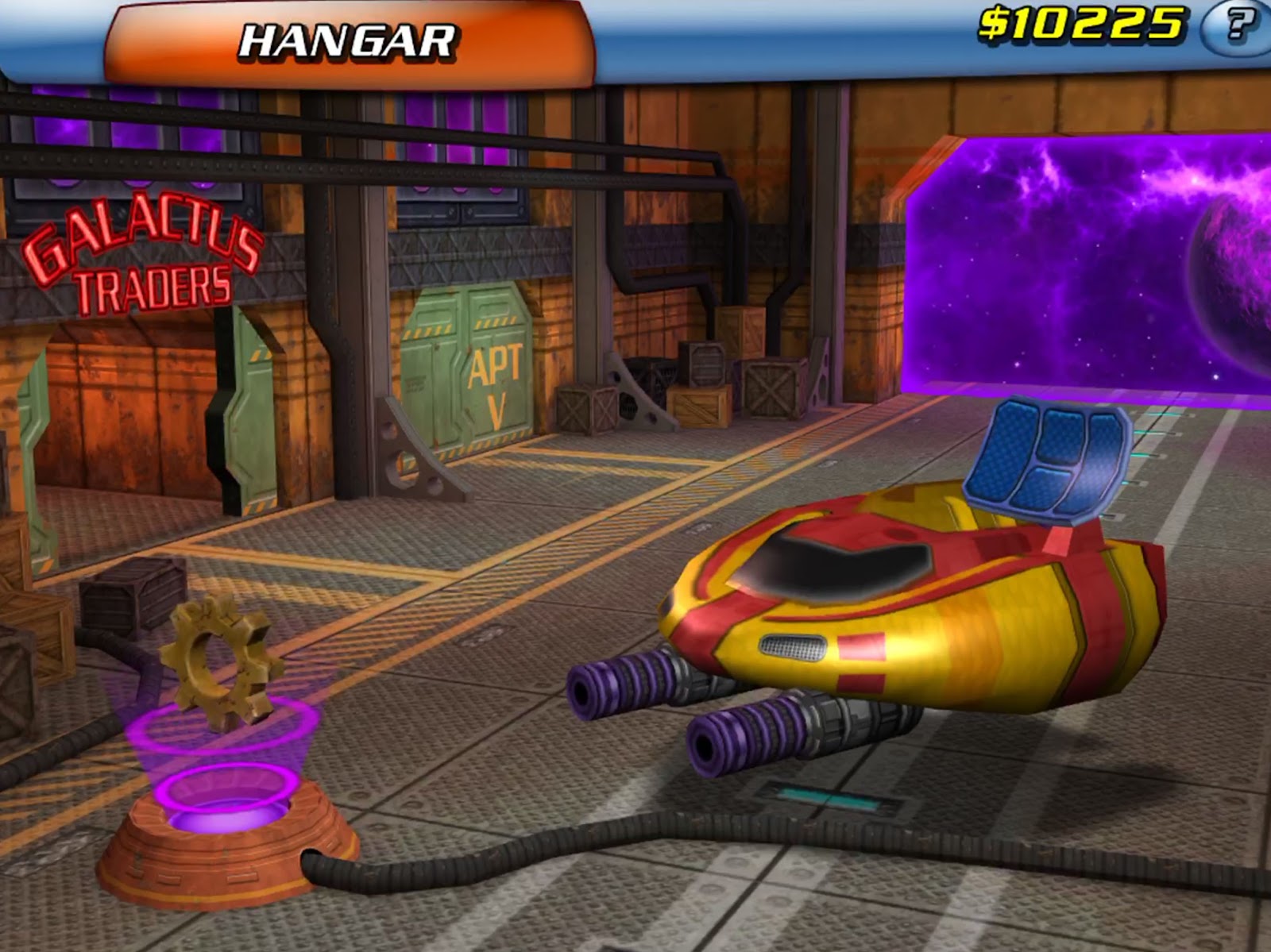1271x952 pixels.
Task: Open the question mark help button
Action: pos(1238,26)
